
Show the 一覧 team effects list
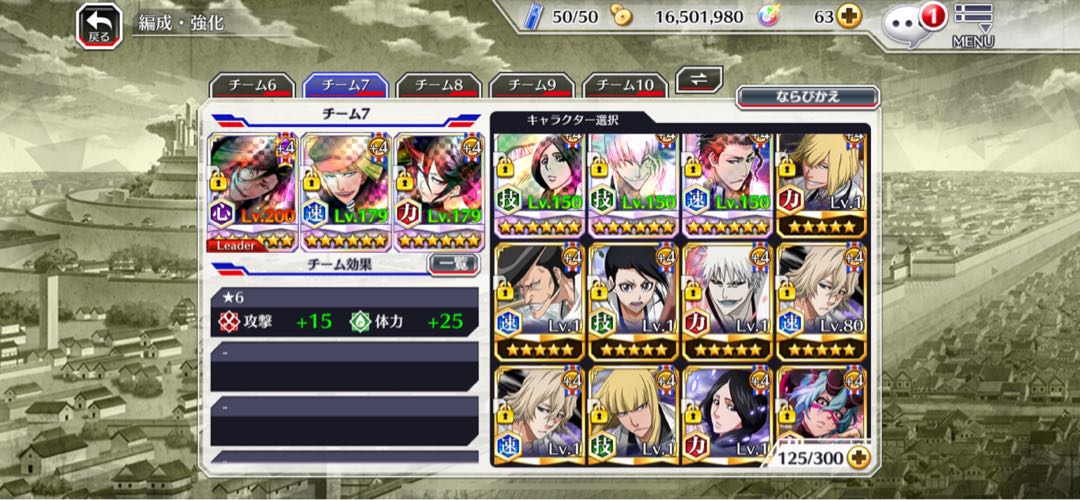click(453, 264)
